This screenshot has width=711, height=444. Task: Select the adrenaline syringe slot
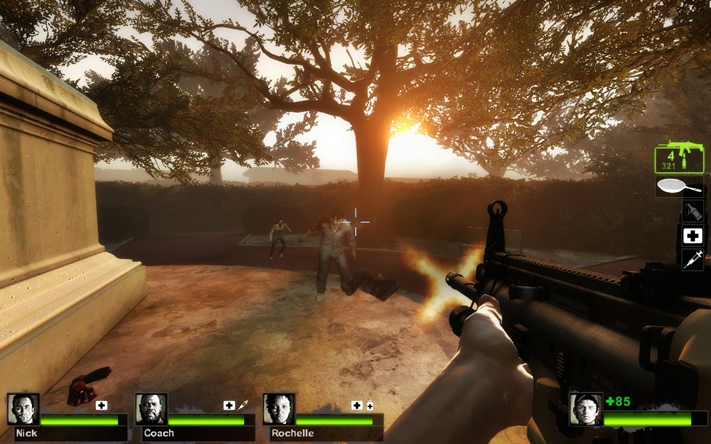coord(692,260)
